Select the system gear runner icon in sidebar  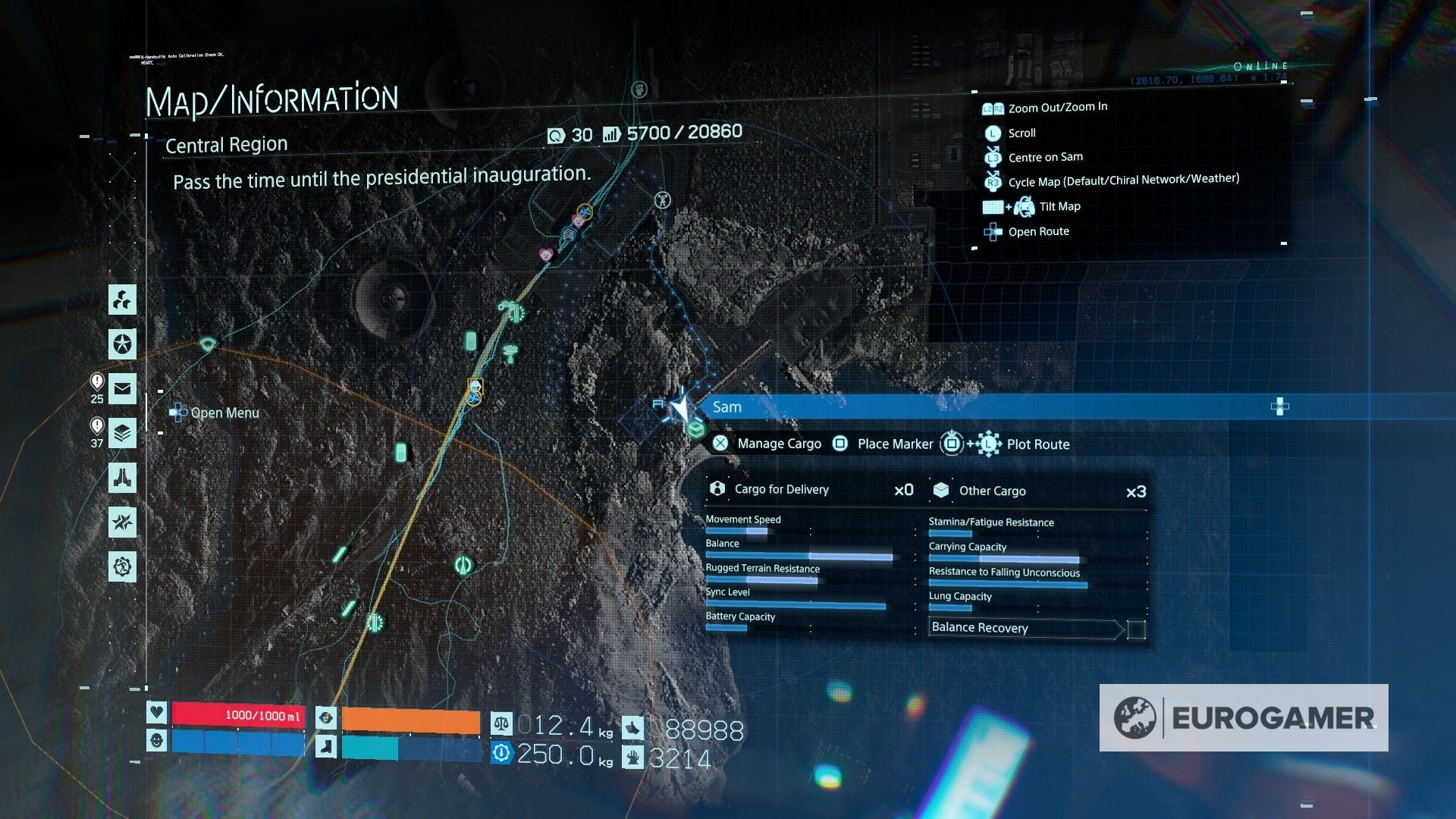point(121,566)
